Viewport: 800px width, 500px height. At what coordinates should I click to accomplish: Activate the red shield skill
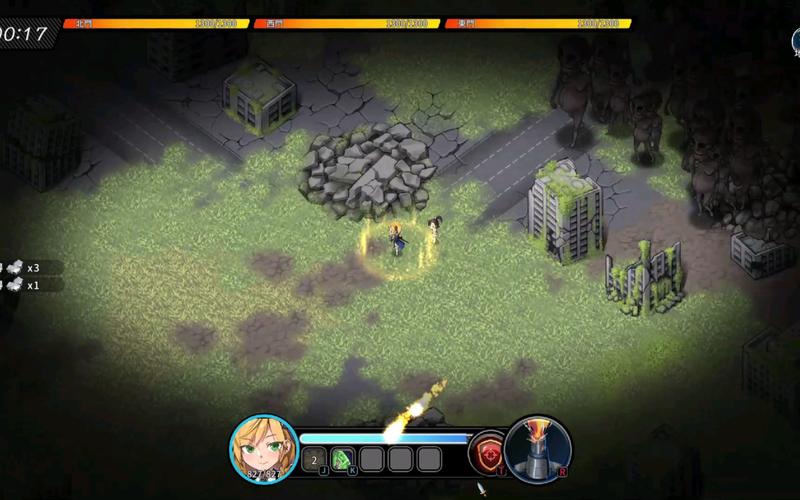488,452
